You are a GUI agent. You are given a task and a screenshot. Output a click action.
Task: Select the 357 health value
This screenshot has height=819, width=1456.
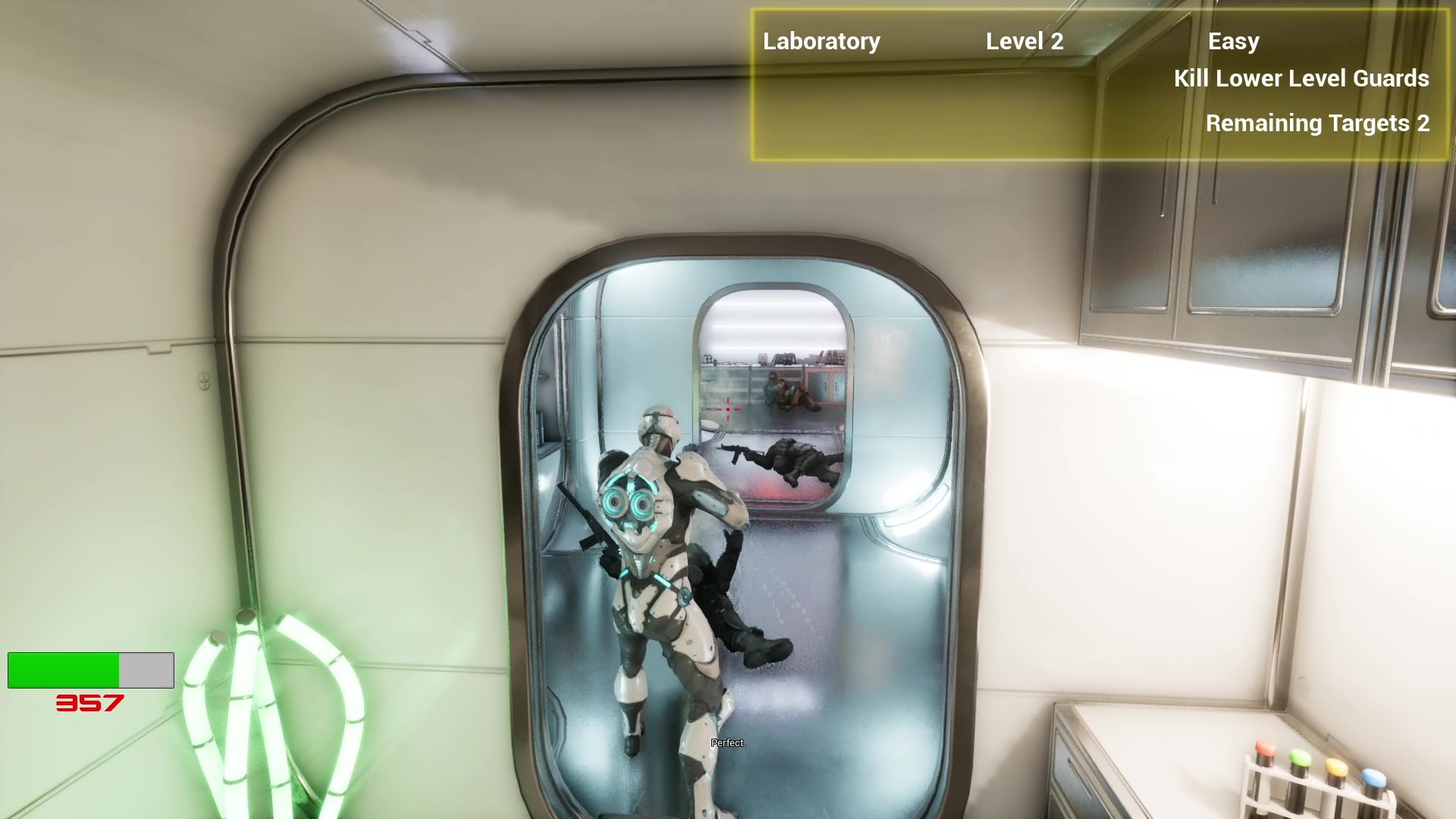(88, 704)
